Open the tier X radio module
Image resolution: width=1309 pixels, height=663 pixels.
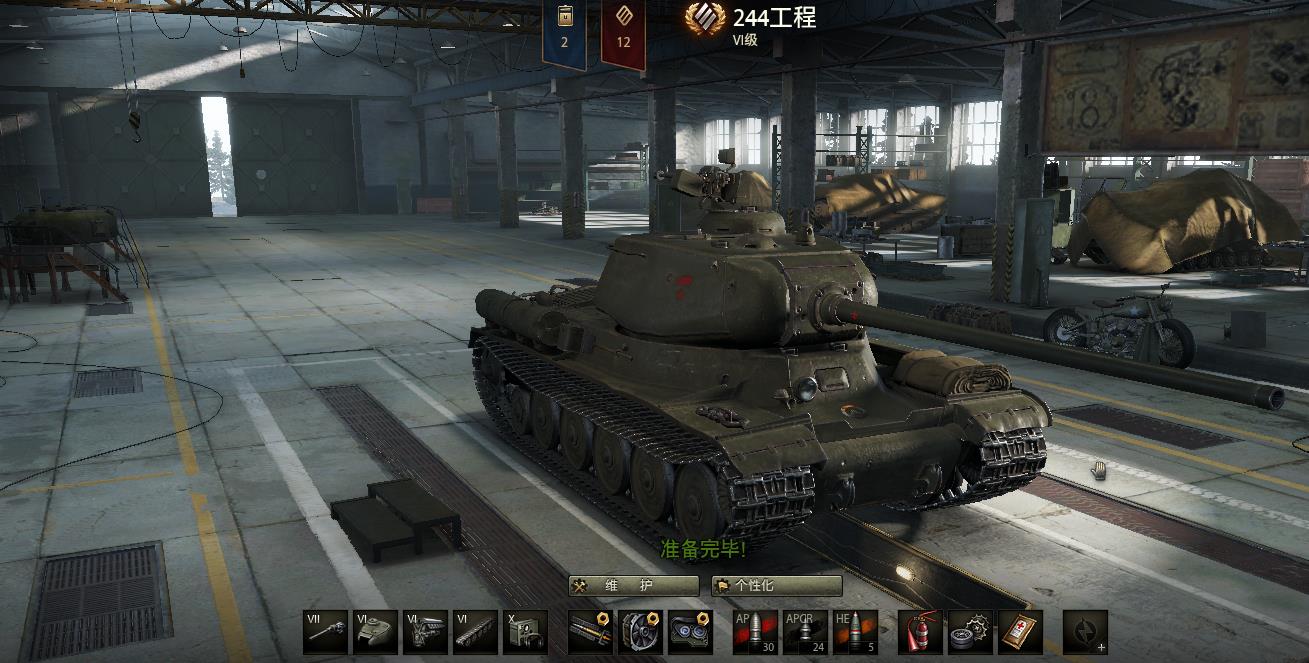tap(525, 632)
